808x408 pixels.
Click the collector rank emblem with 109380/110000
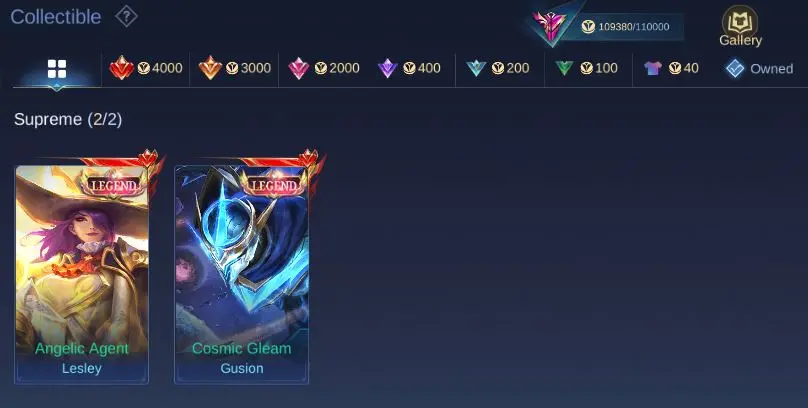click(x=551, y=26)
